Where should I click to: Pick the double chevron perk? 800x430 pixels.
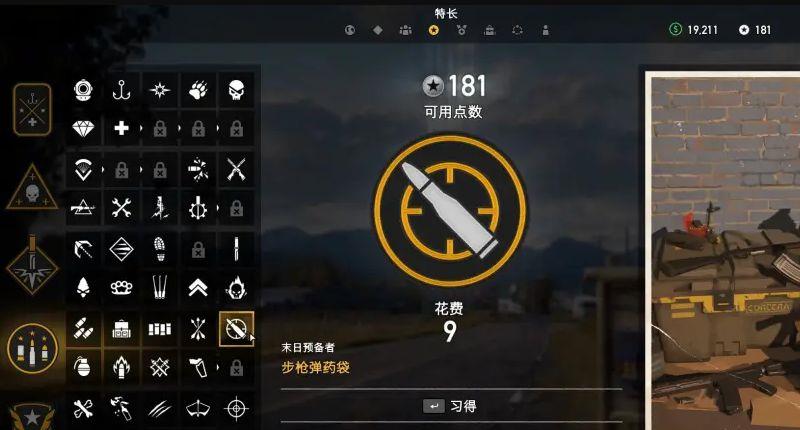pyautogui.click(x=198, y=288)
